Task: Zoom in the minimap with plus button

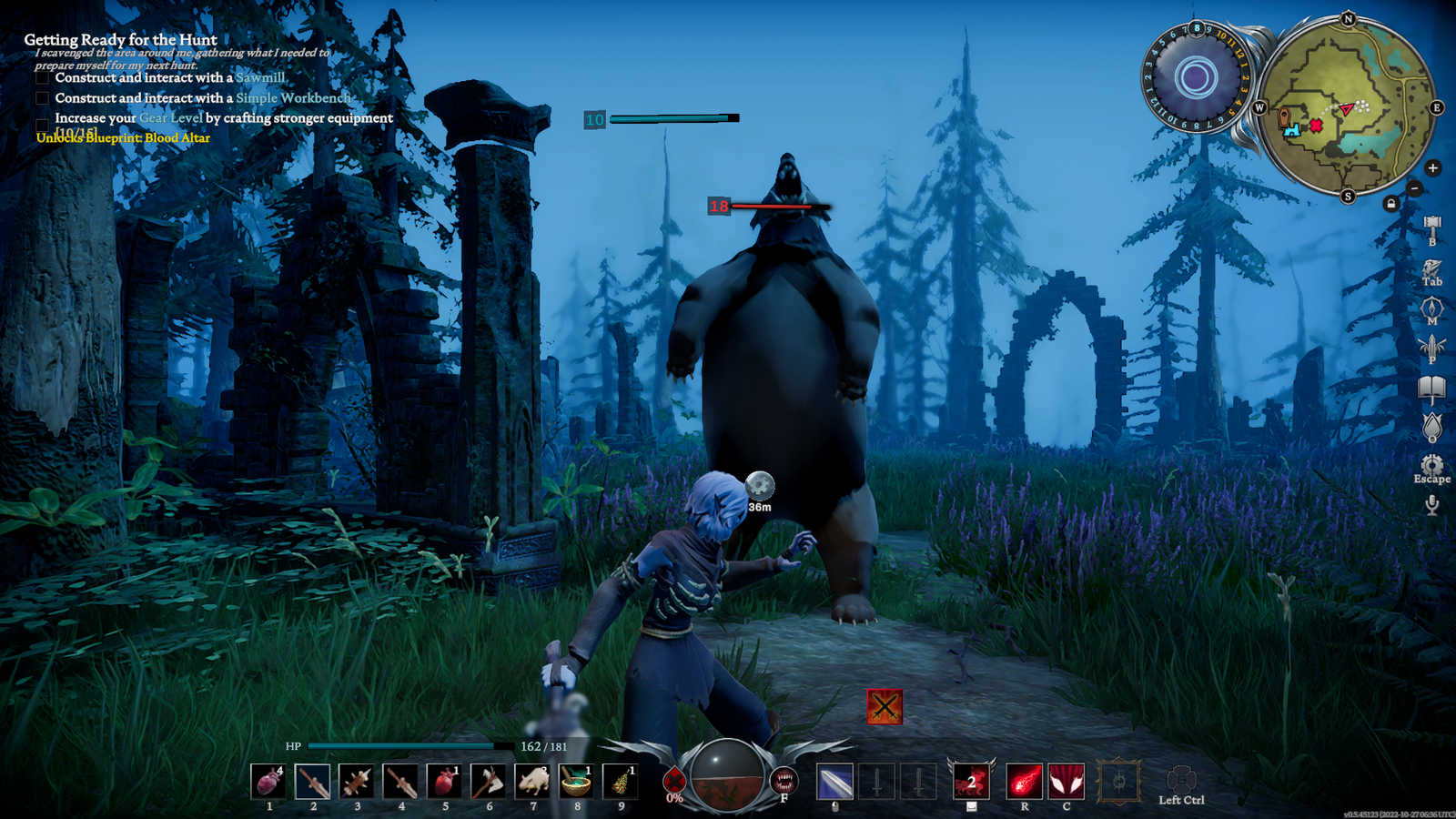Action: pyautogui.click(x=1432, y=167)
